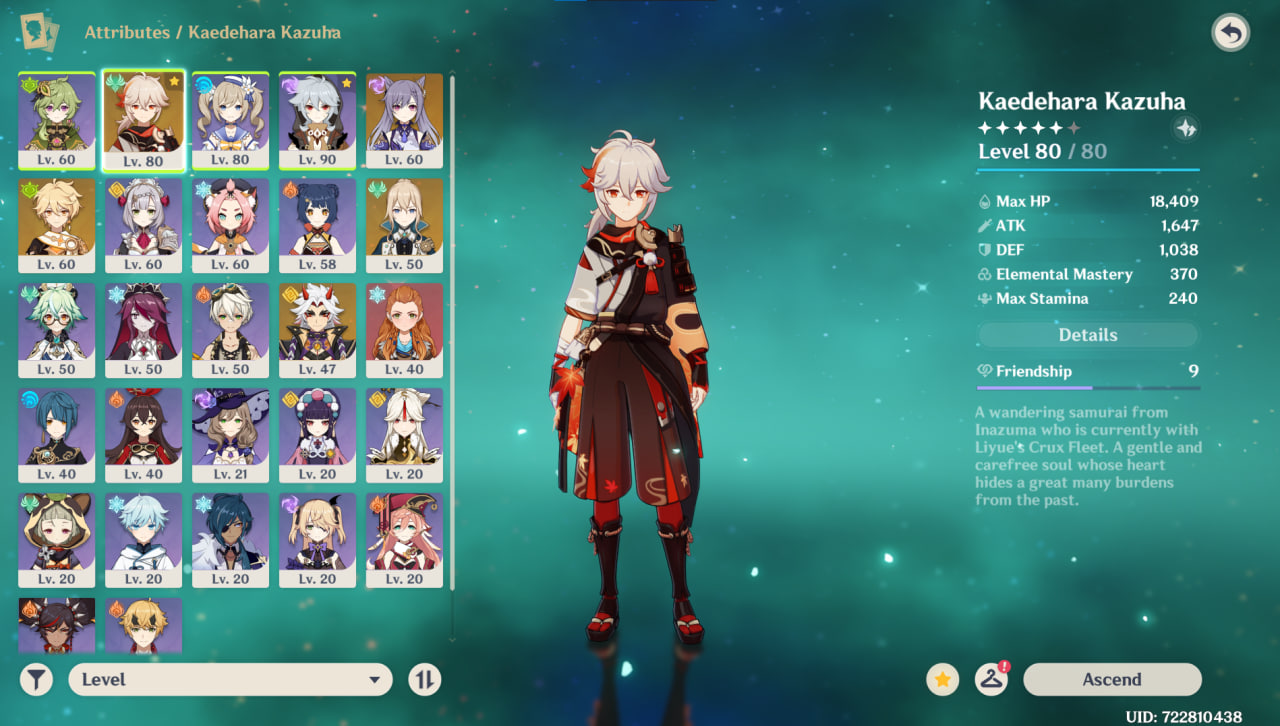
Task: Choose Barbara's Lv. 80 portrait
Action: 230,120
